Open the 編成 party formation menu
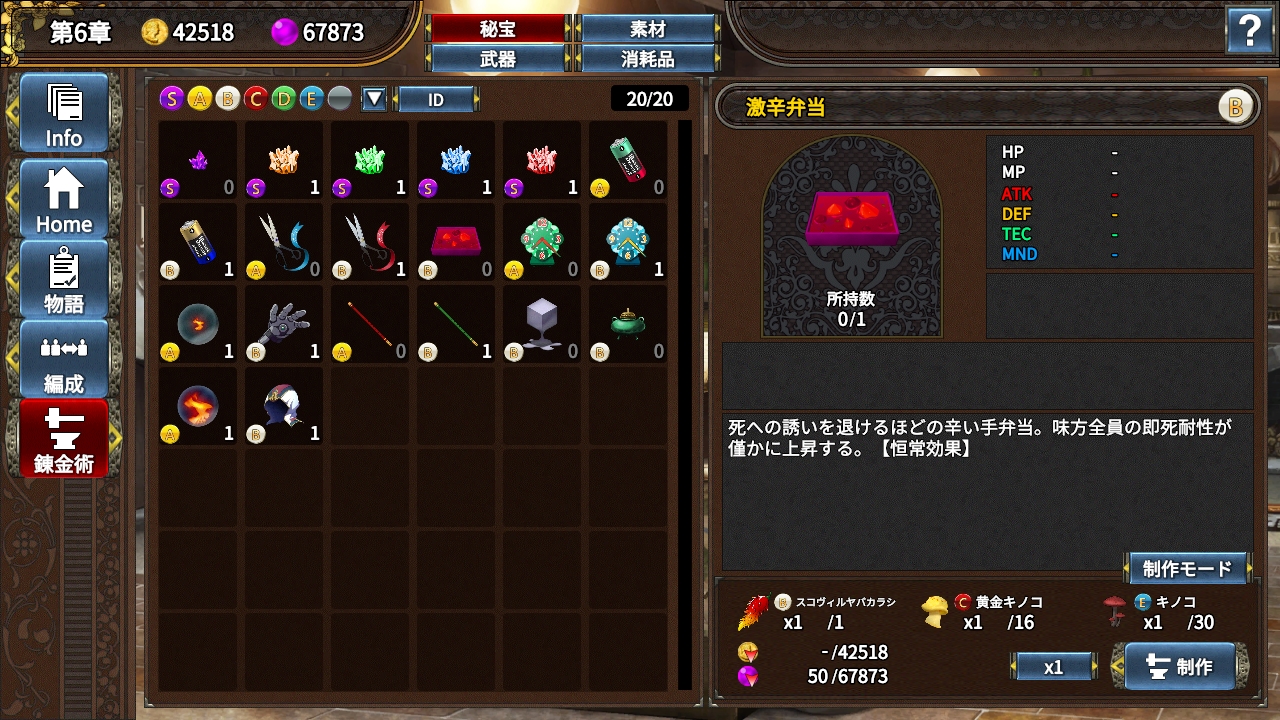The width and height of the screenshot is (1280, 720). (x=64, y=359)
